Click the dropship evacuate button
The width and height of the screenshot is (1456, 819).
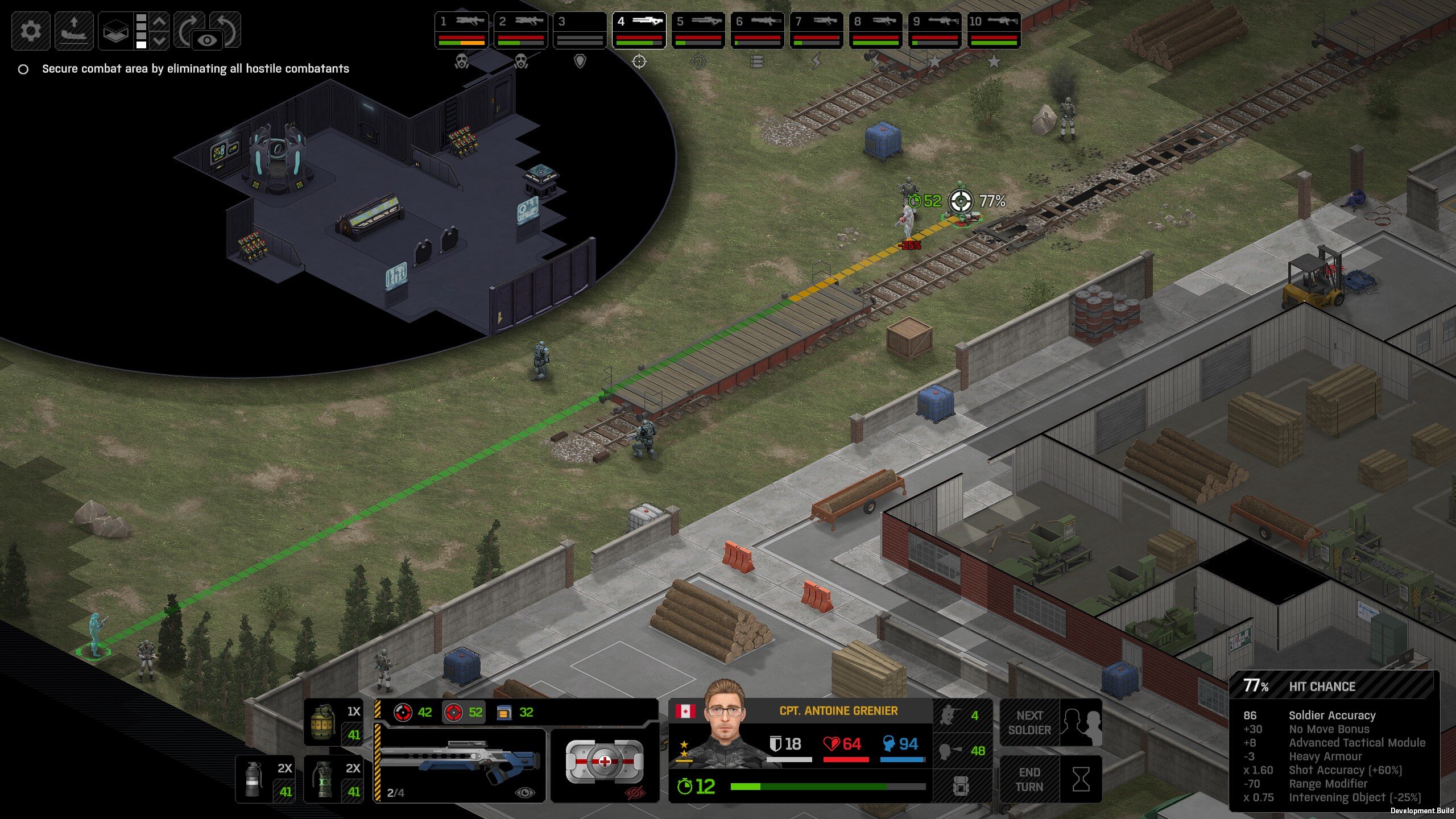(x=74, y=30)
